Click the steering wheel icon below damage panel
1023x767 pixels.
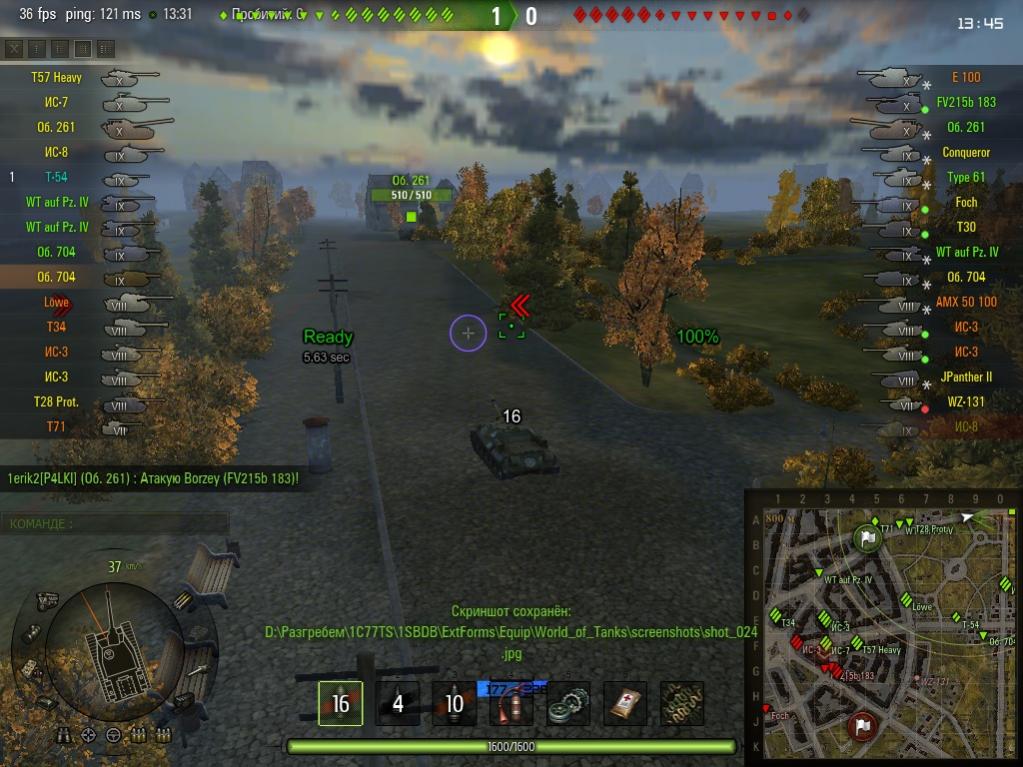pos(113,735)
